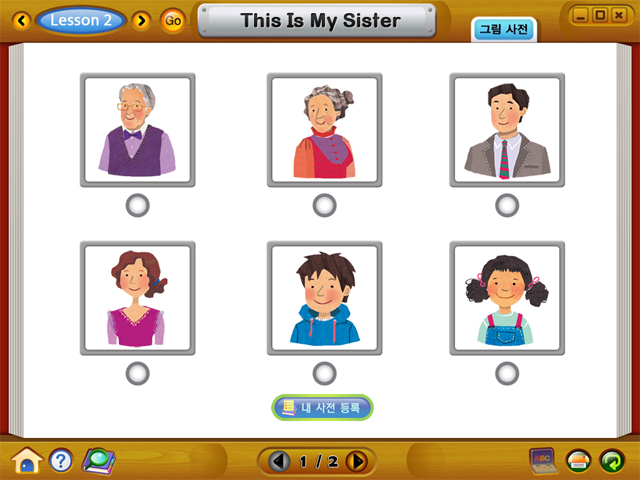Mark the radio button under the father
Image resolution: width=640 pixels, height=480 pixels.
tap(507, 206)
